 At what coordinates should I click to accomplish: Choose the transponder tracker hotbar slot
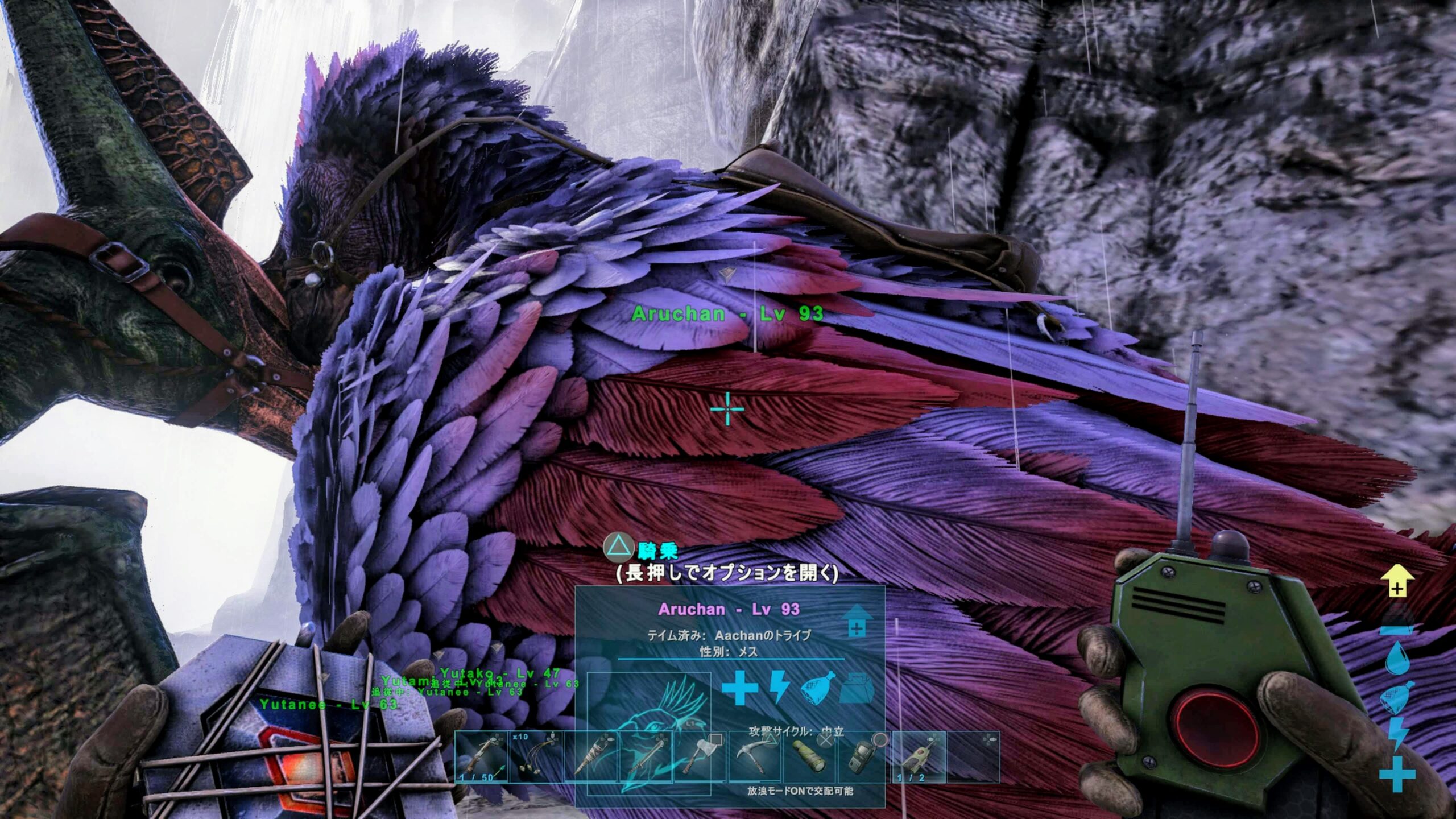pyautogui.click(x=919, y=757)
